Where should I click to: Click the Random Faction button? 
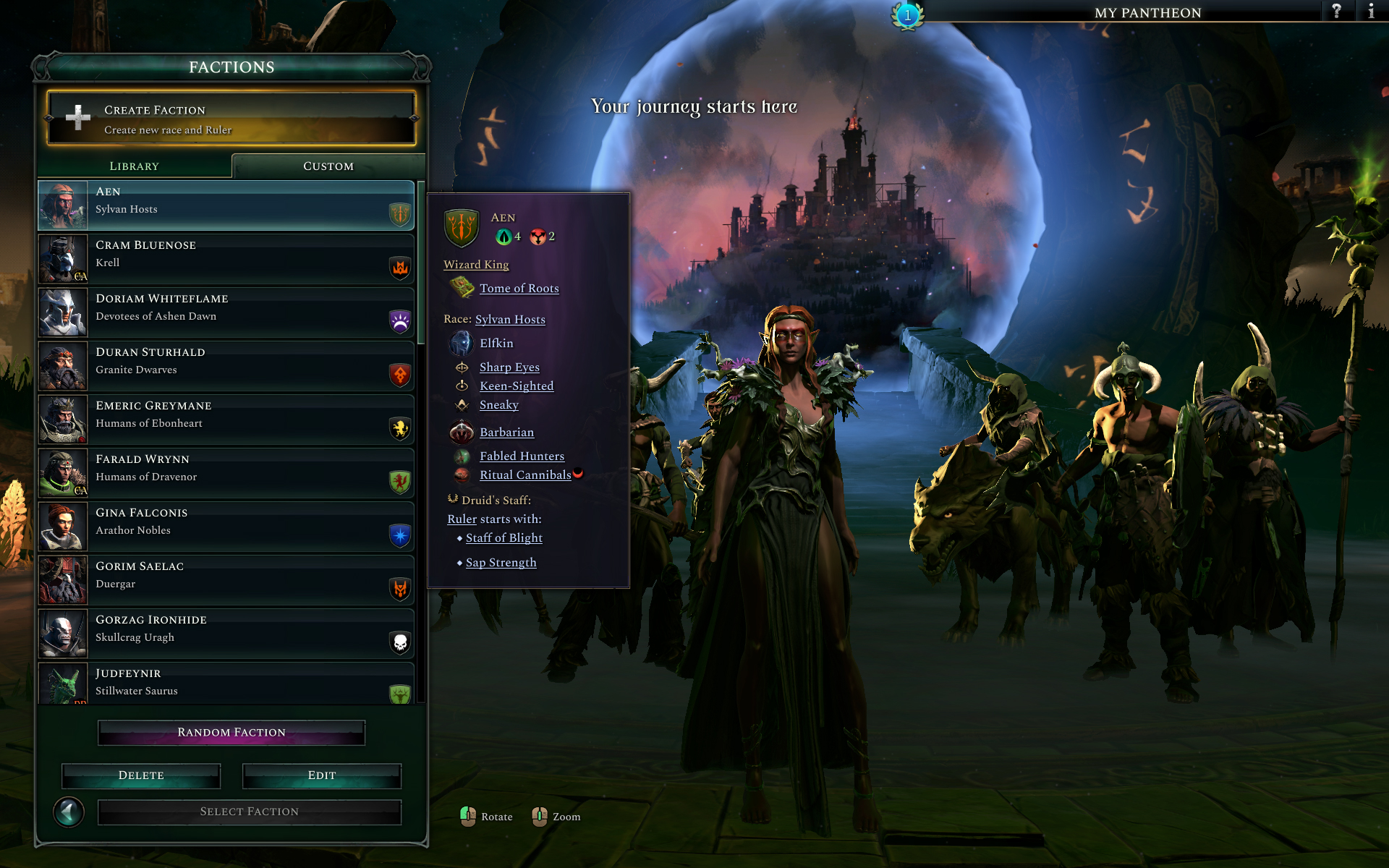coord(230,732)
